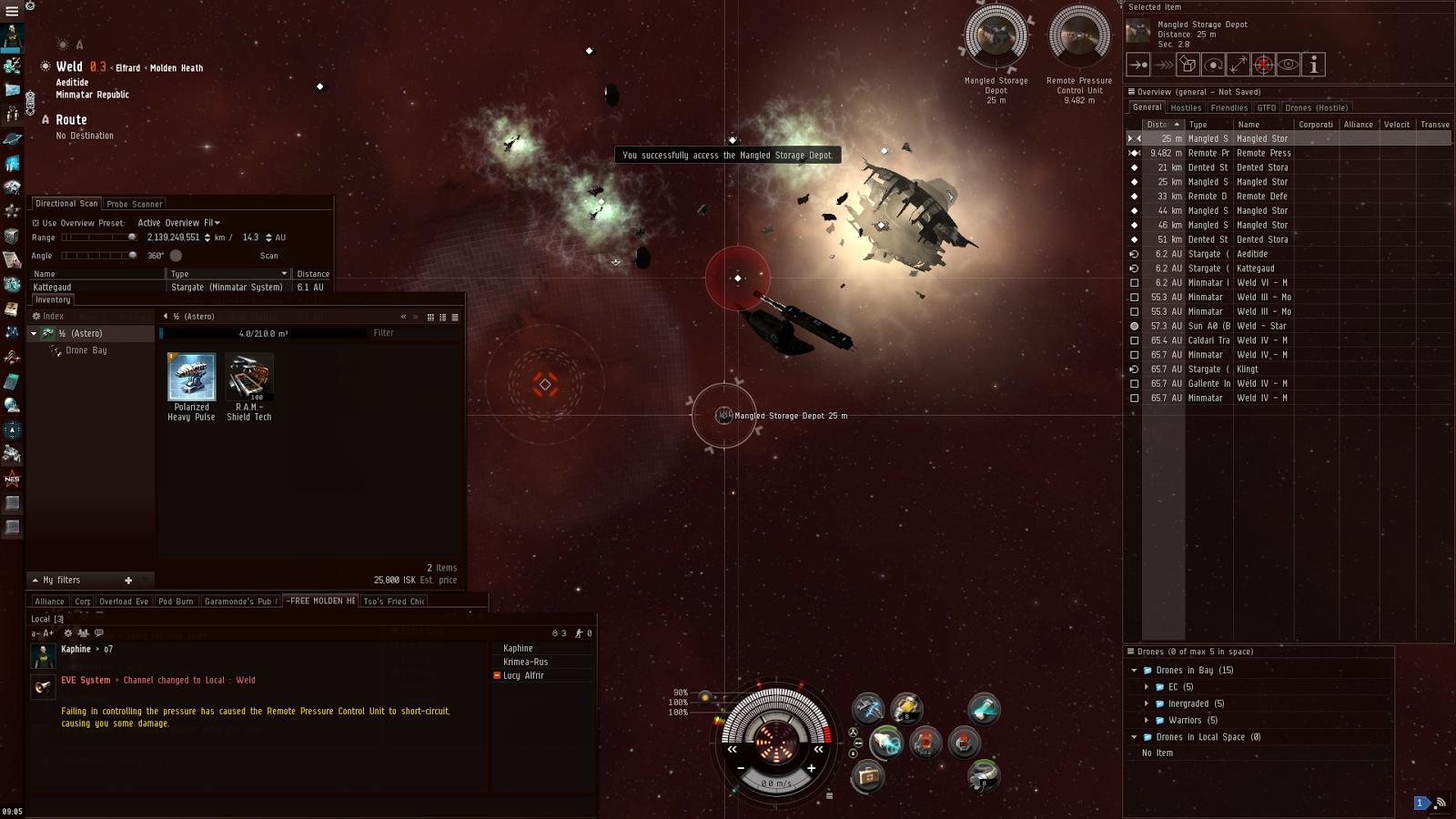
Task: Switch to the Probe Scanner tab
Action: pyautogui.click(x=135, y=204)
